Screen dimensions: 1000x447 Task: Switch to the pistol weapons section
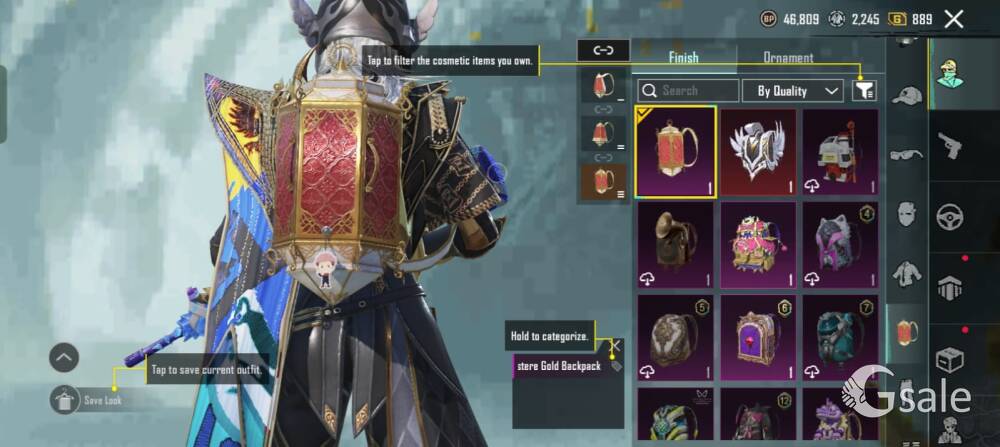click(949, 145)
